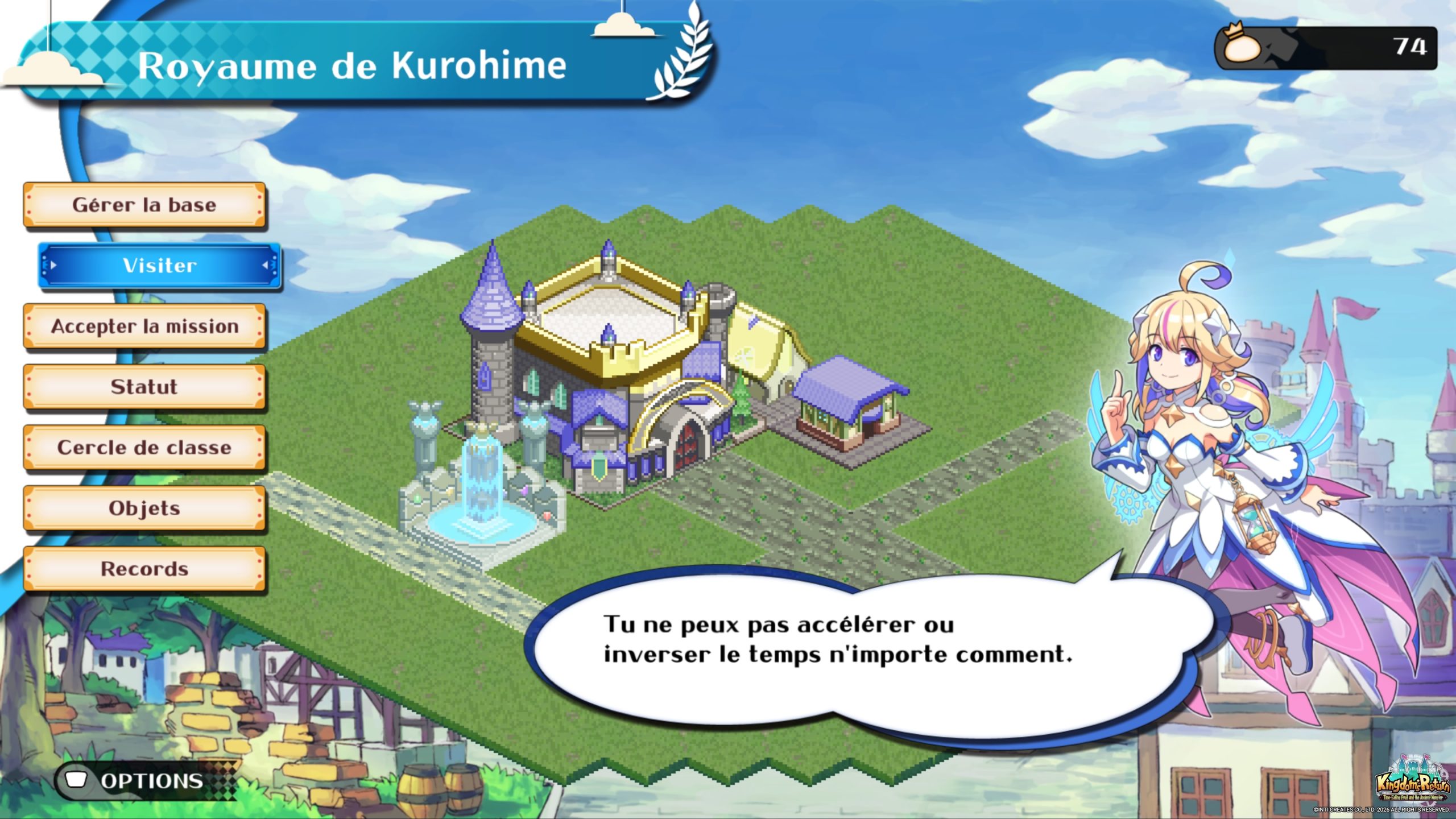This screenshot has width=1456, height=819.
Task: Open the Statut screen
Action: click(144, 387)
